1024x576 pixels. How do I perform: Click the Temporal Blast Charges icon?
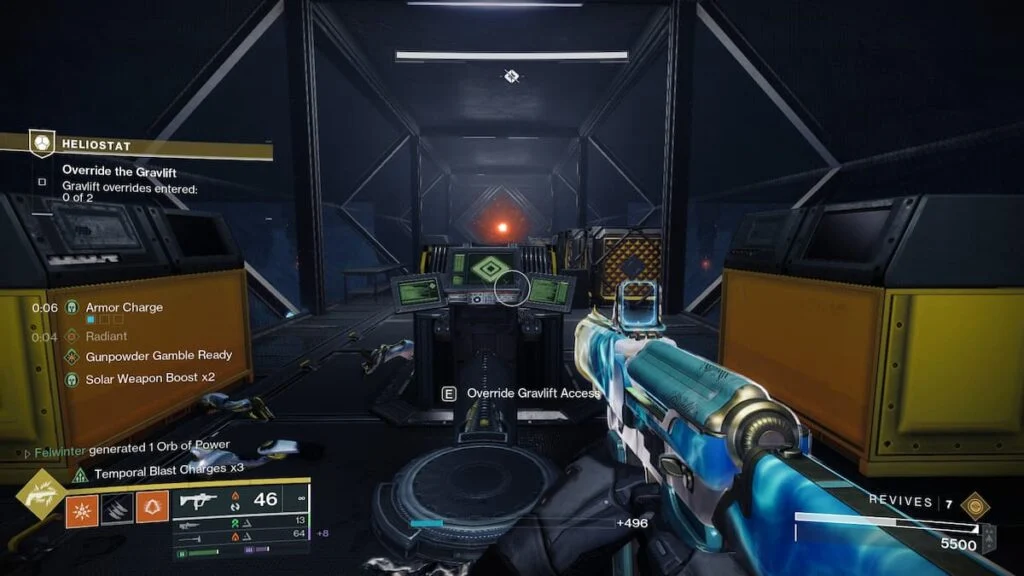click(x=78, y=472)
